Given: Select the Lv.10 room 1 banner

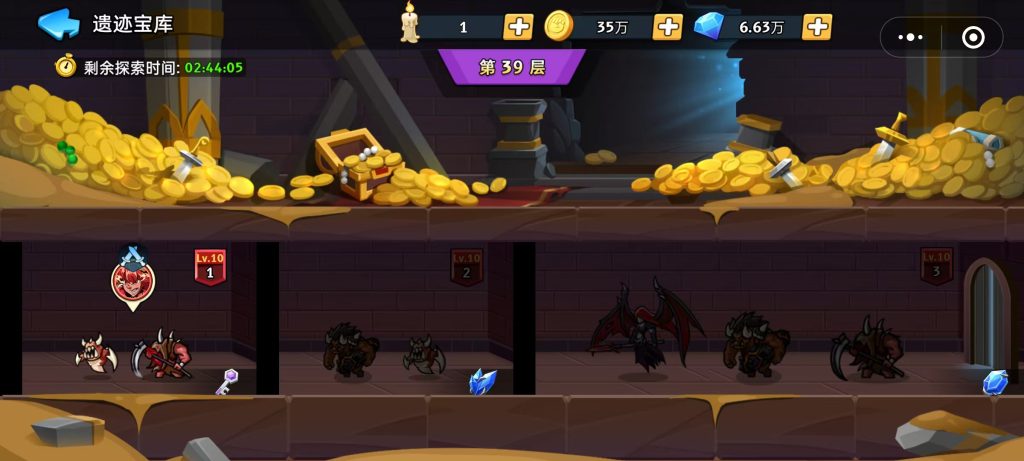Looking at the screenshot, I should click(210, 267).
